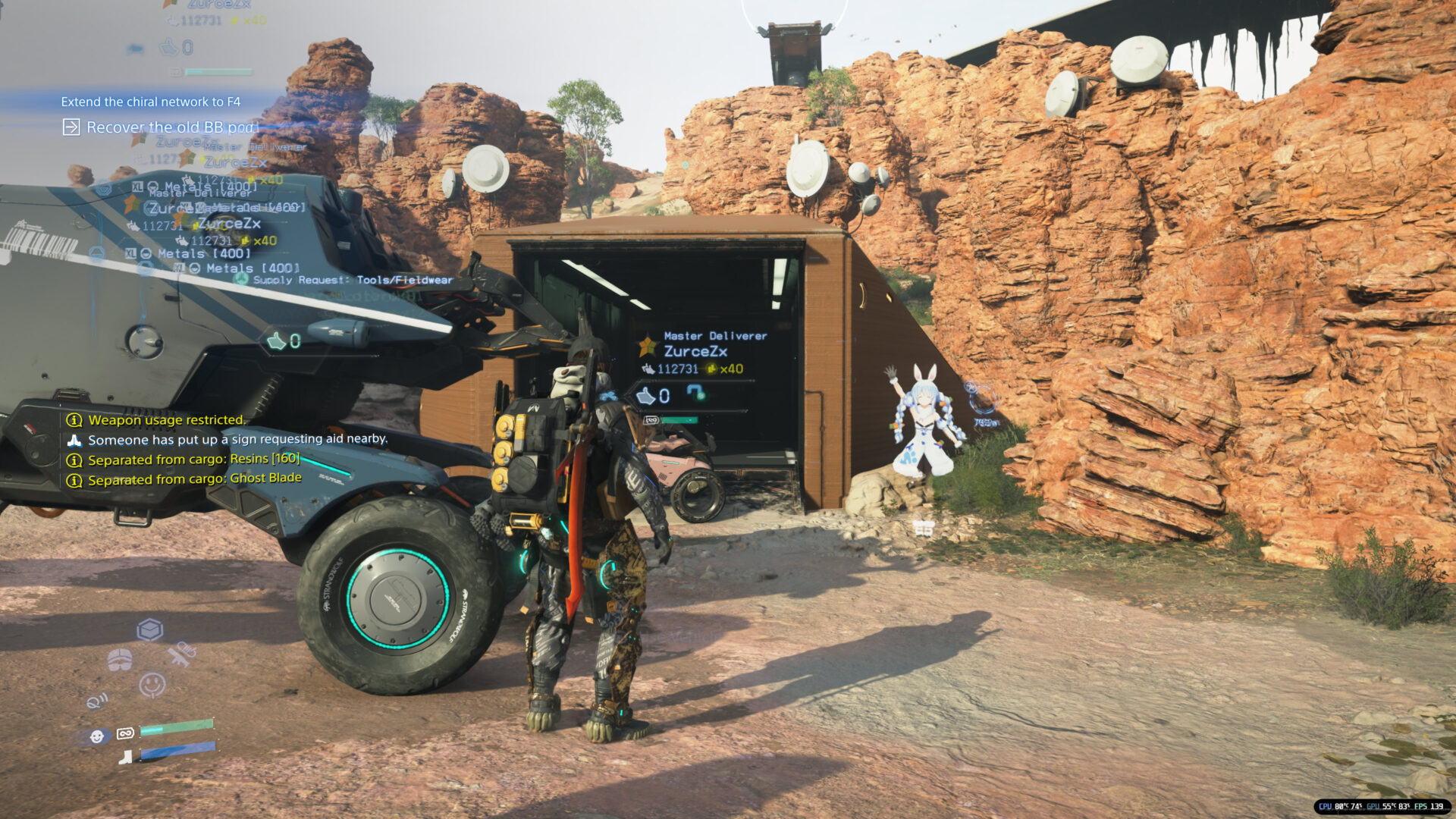Activate the shout call icon
Image resolution: width=1456 pixels, height=819 pixels.
pyautogui.click(x=97, y=701)
